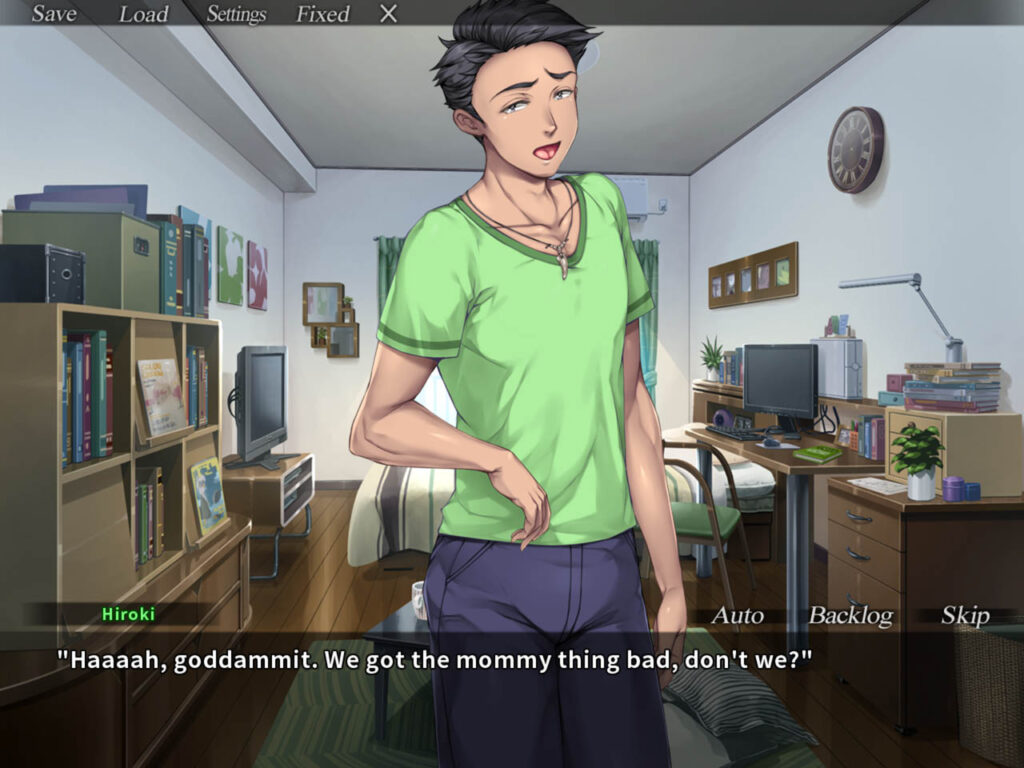Open the Load menu
The image size is (1024, 768).
pyautogui.click(x=144, y=14)
